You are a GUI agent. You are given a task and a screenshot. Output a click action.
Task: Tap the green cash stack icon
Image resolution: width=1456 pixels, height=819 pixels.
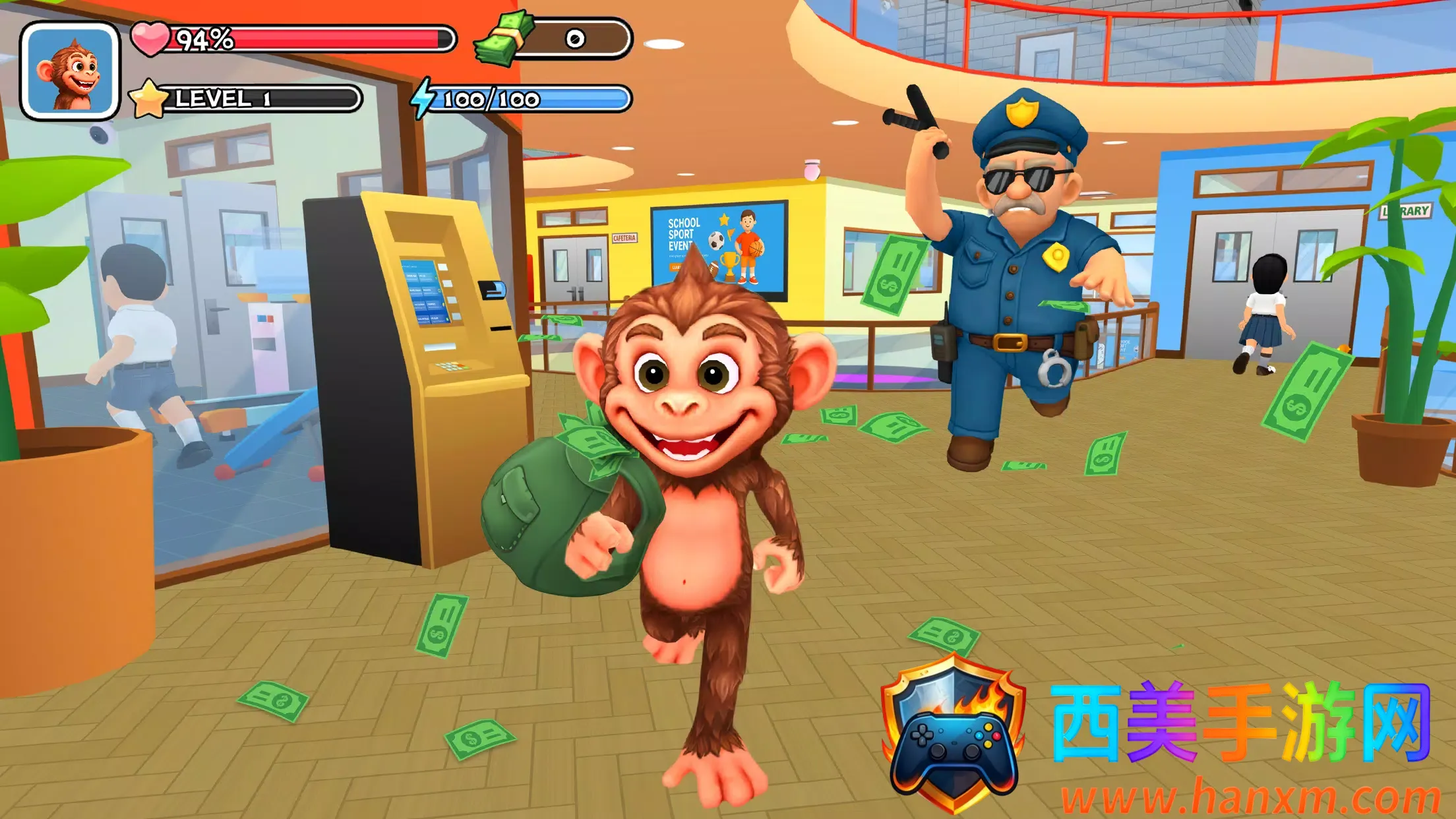[x=504, y=38]
